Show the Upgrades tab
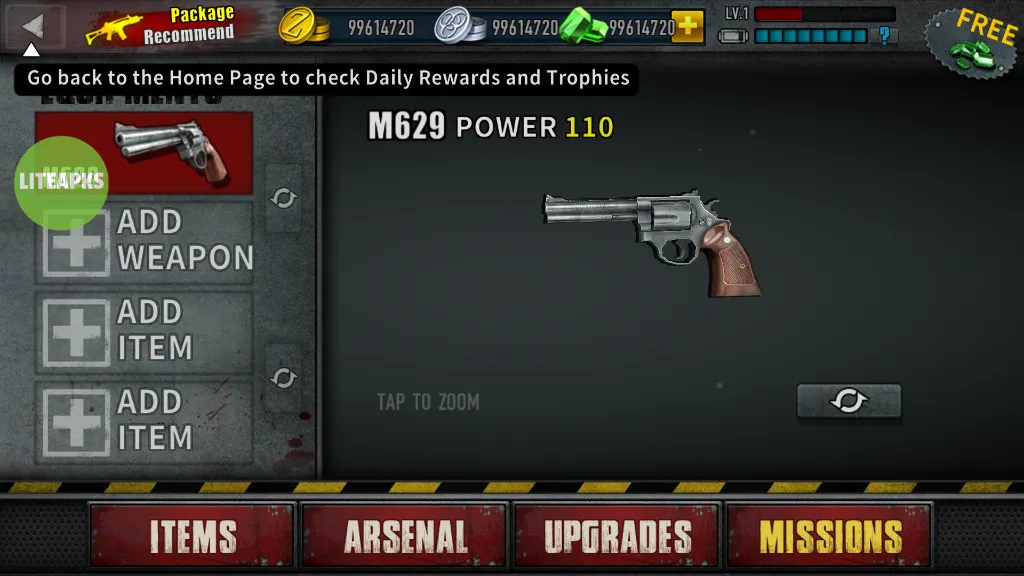The image size is (1024, 576). (x=617, y=536)
